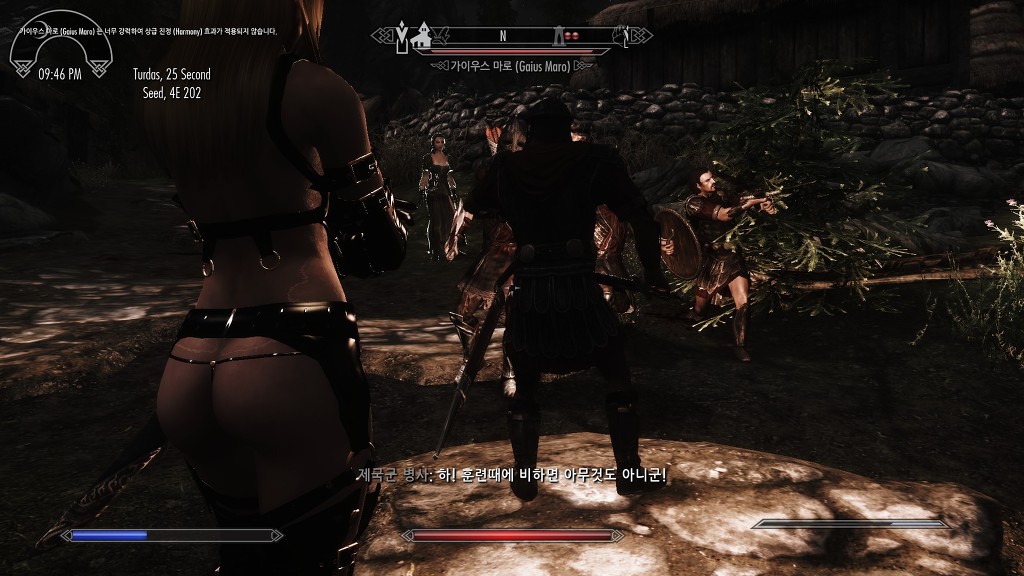The height and width of the screenshot is (576, 1024).
Task: Click the moon-phase arc clock widget
Action: (x=59, y=50)
